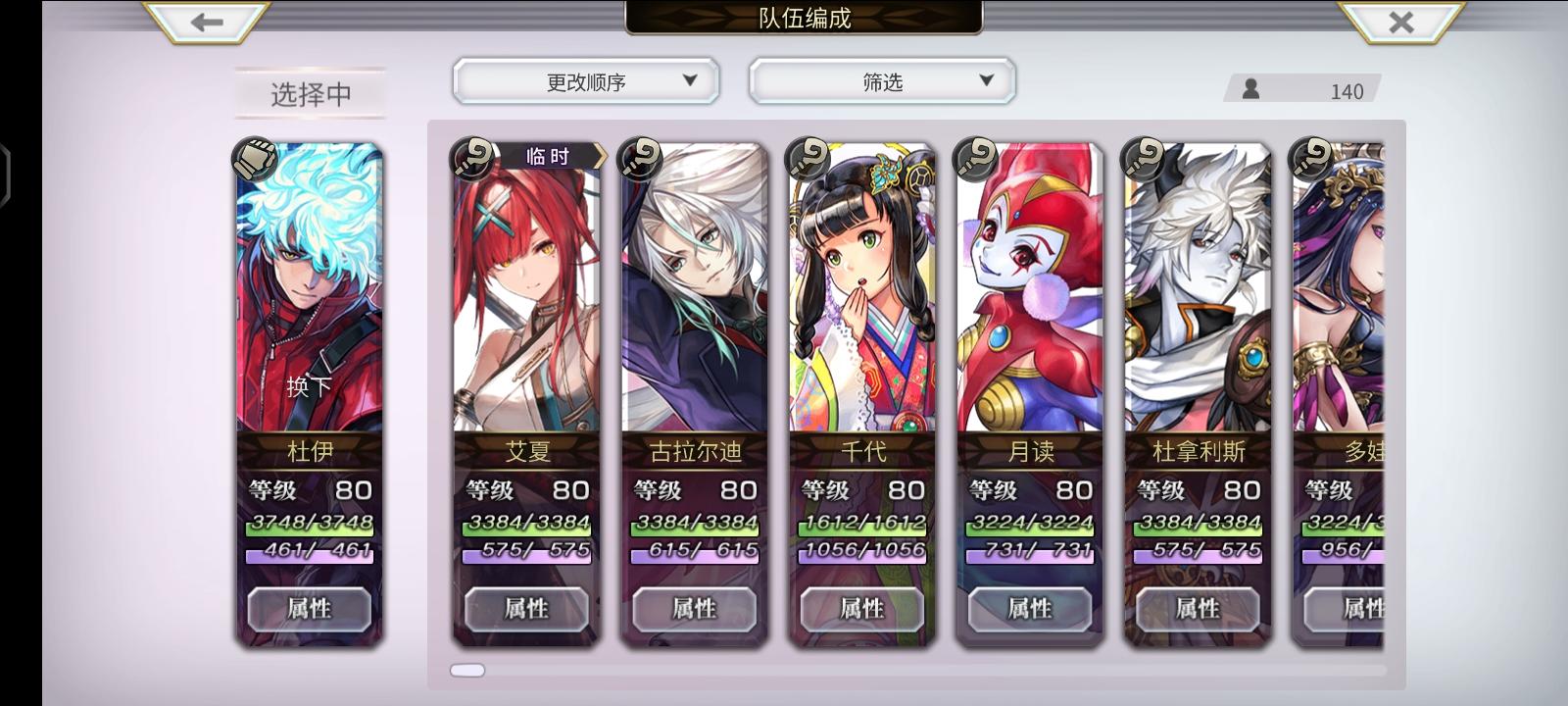Click 月读's green HP bar
This screenshot has width=1568, height=706.
pyautogui.click(x=1030, y=528)
